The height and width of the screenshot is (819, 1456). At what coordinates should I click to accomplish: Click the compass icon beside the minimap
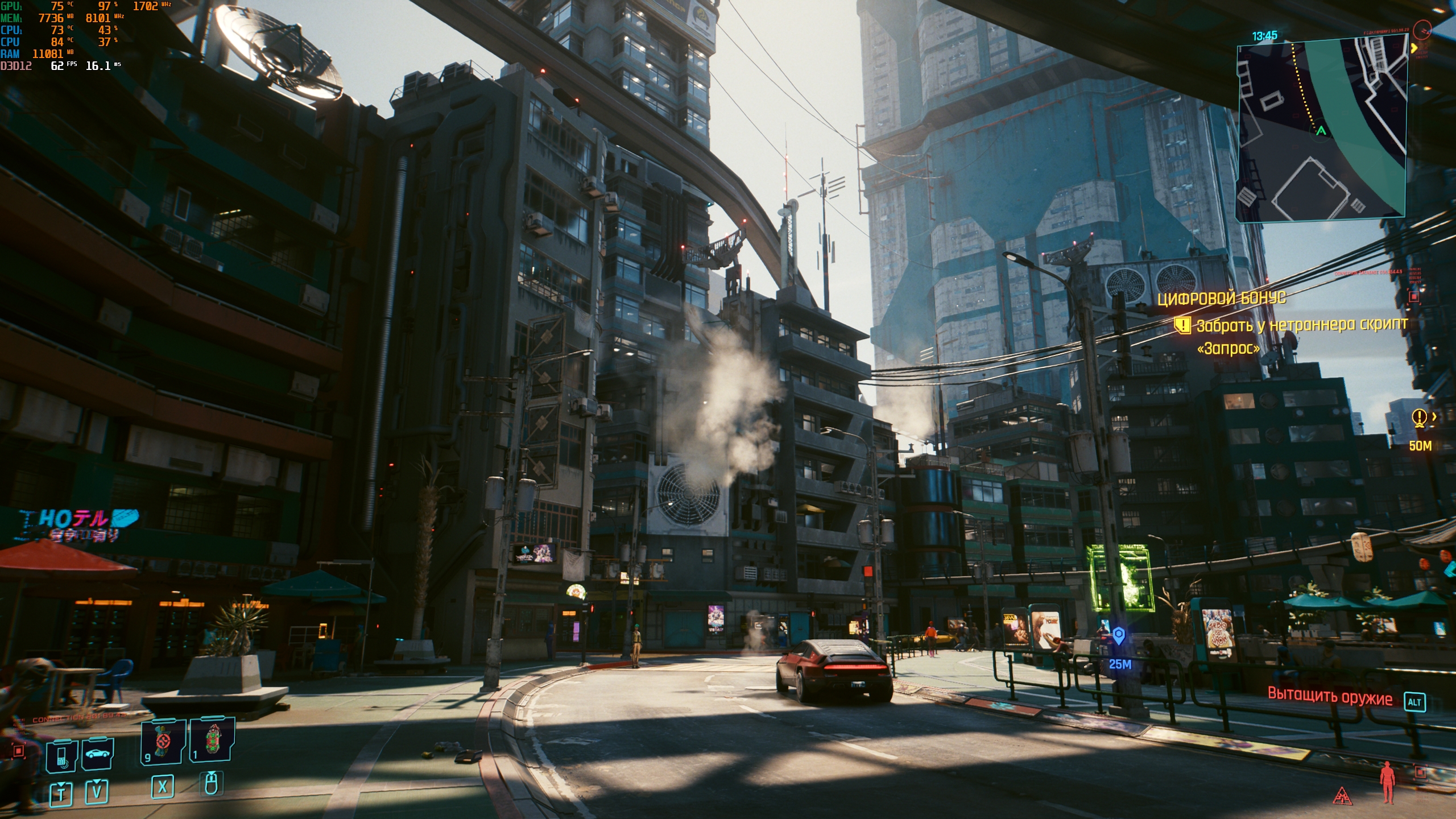(1422, 30)
